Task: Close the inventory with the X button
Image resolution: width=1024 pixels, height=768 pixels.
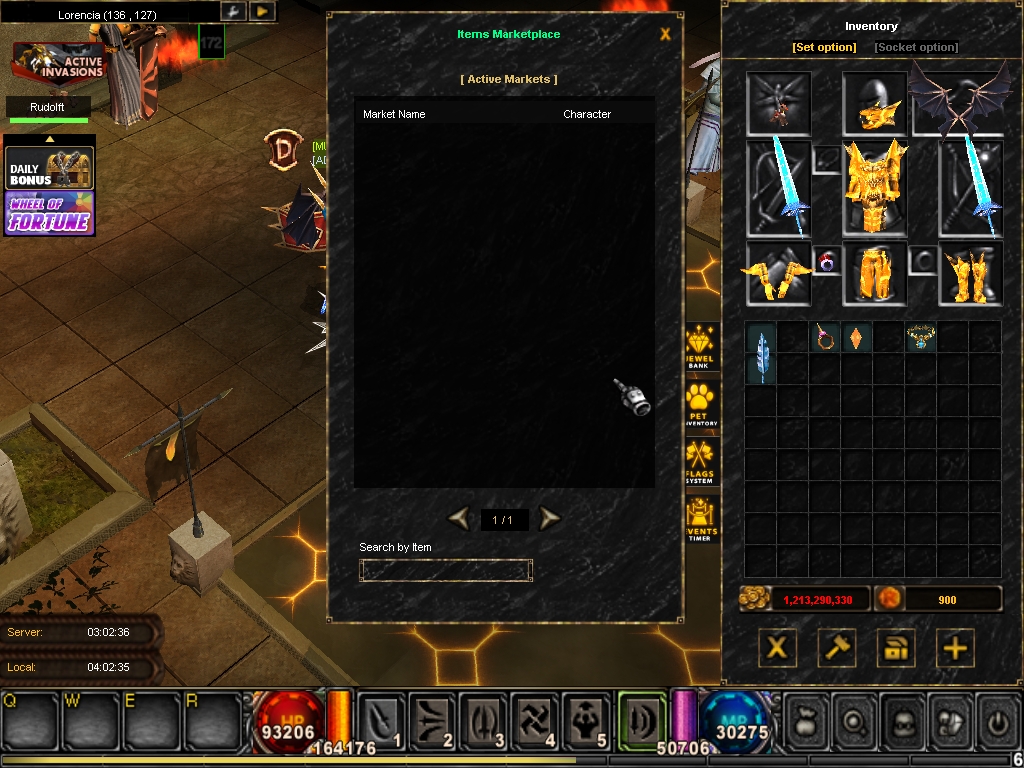Action: coord(777,648)
